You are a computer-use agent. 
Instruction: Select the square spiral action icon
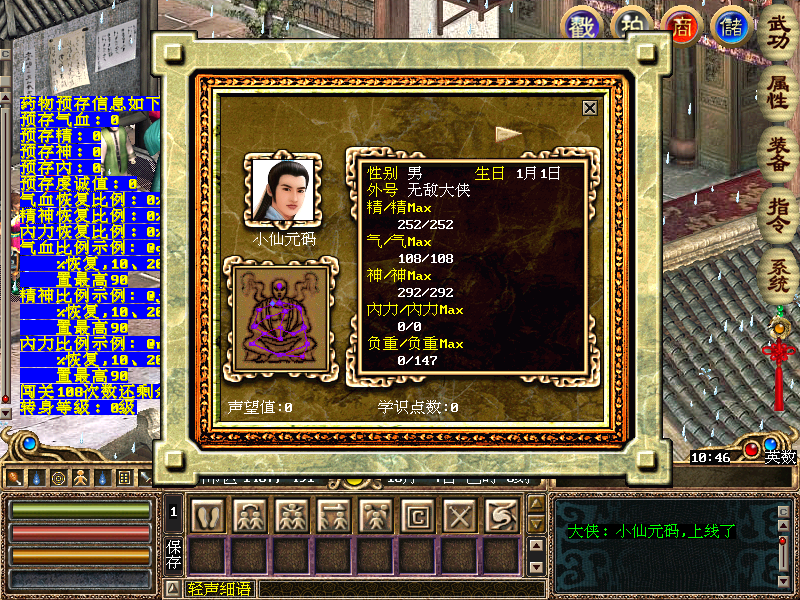416,516
